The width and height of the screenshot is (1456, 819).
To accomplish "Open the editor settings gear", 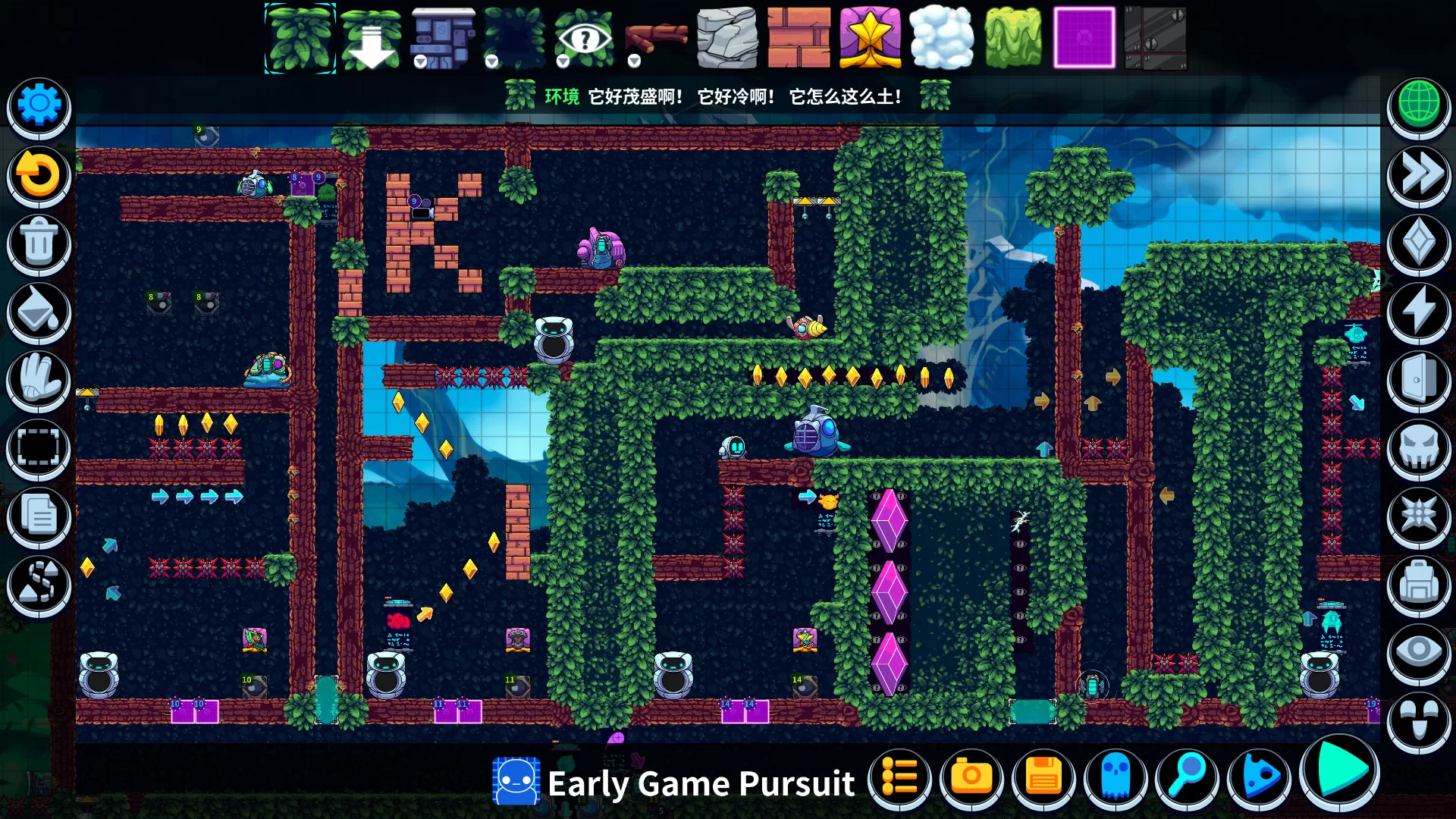I will 38,106.
